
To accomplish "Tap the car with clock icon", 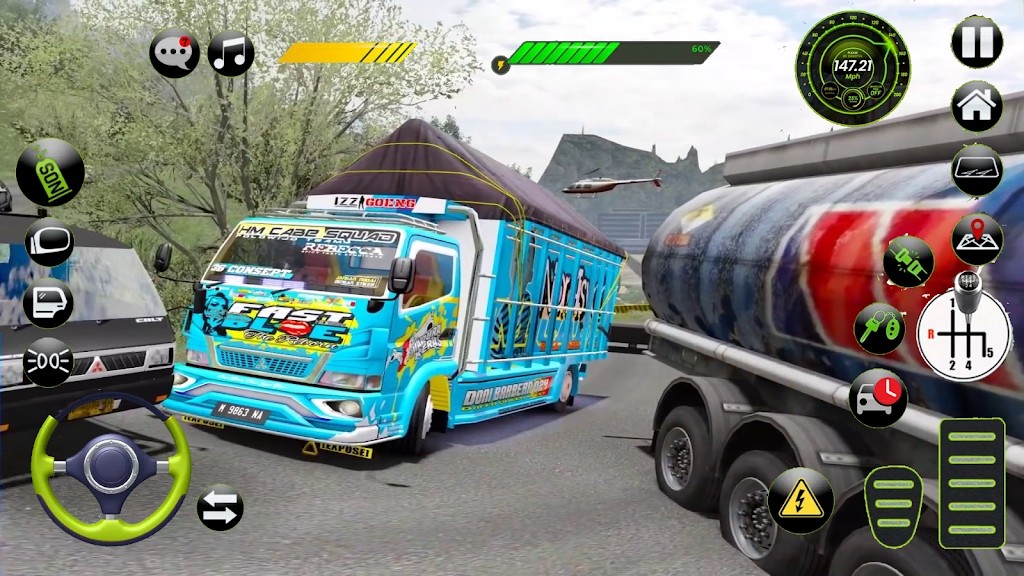I will coord(877,397).
